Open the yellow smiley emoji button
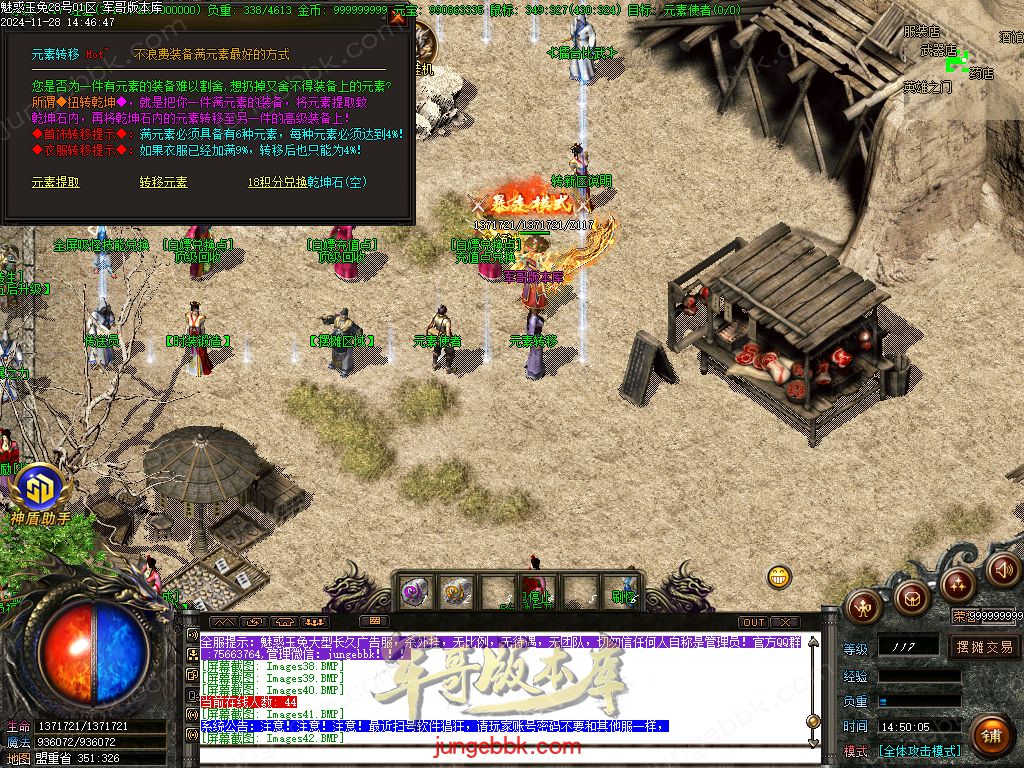This screenshot has height=768, width=1024. (779, 577)
